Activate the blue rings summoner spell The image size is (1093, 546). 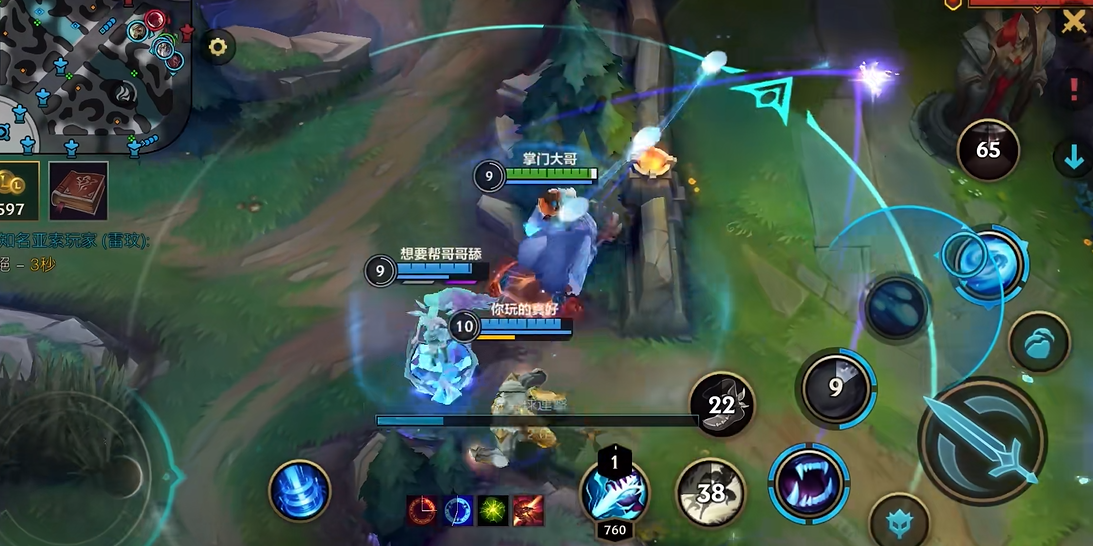(300, 490)
